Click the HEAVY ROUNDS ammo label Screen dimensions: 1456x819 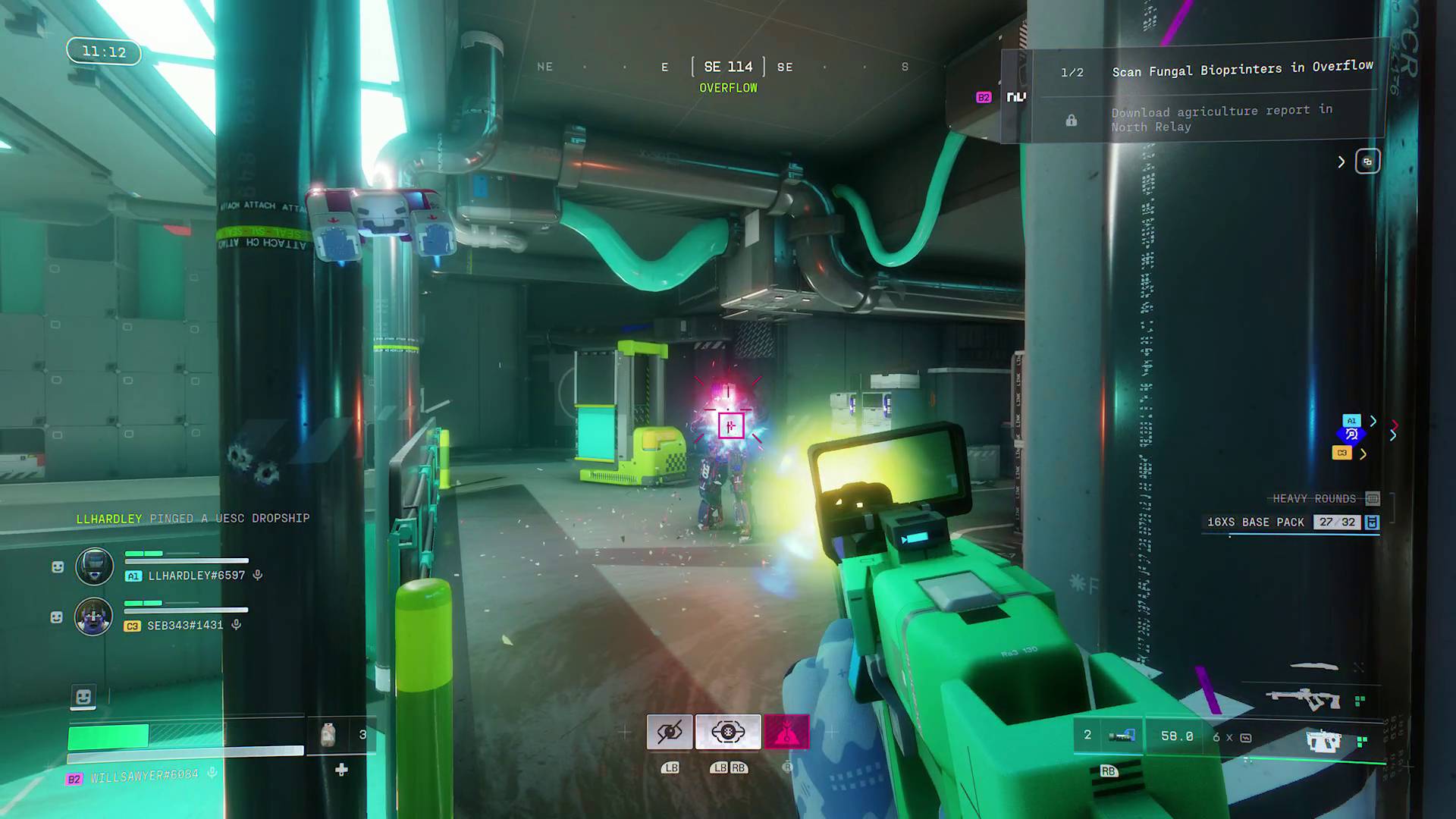(1311, 498)
